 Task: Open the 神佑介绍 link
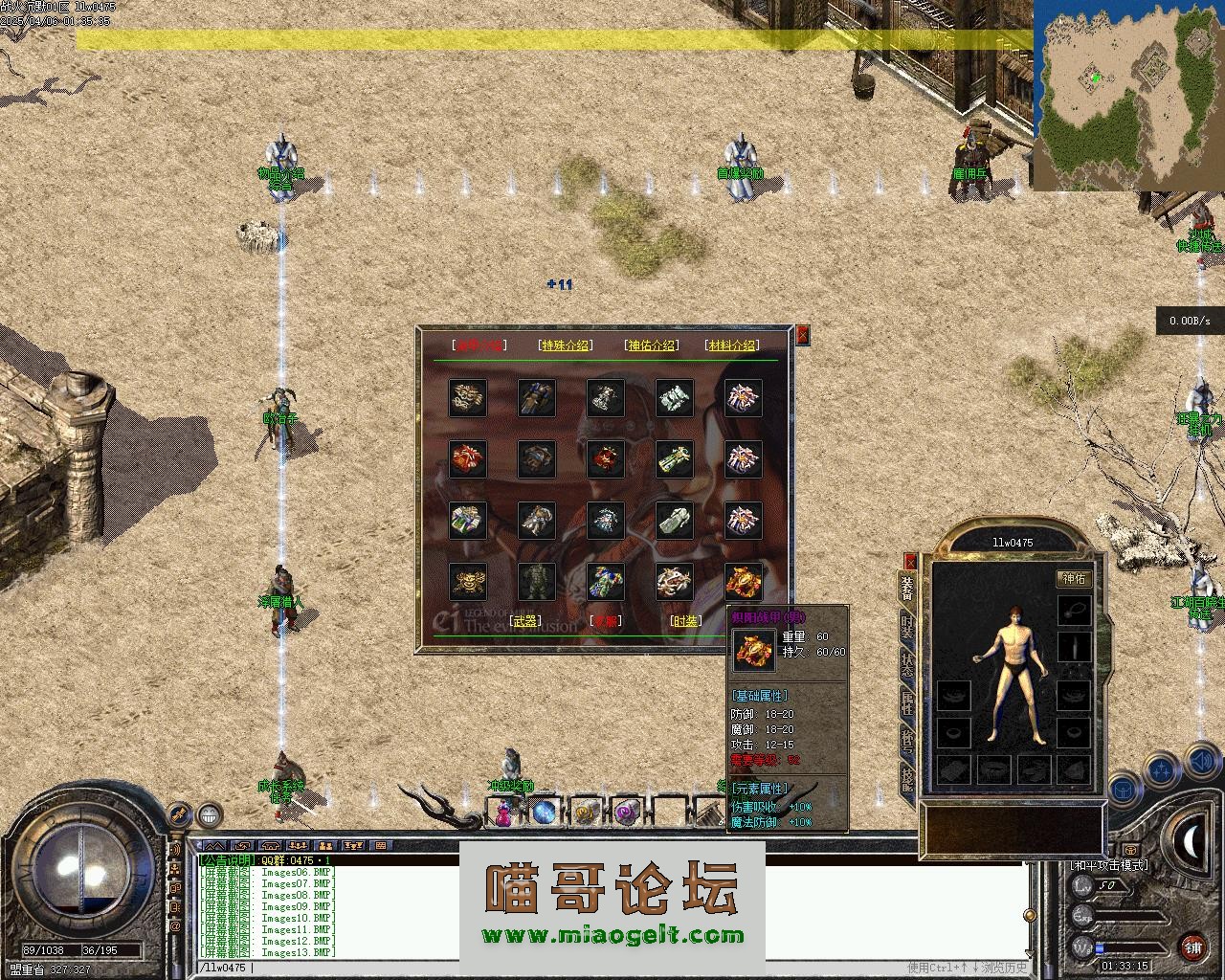(x=651, y=345)
